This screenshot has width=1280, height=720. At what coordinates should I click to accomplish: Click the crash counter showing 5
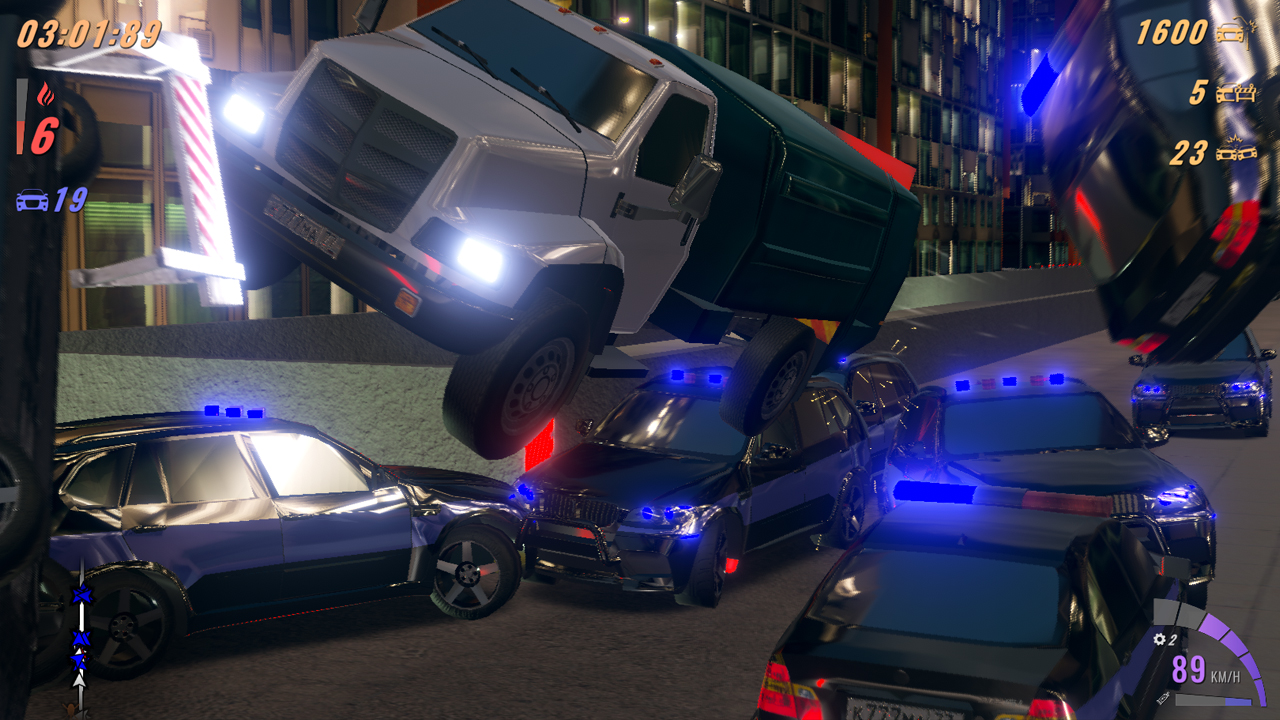(1200, 90)
